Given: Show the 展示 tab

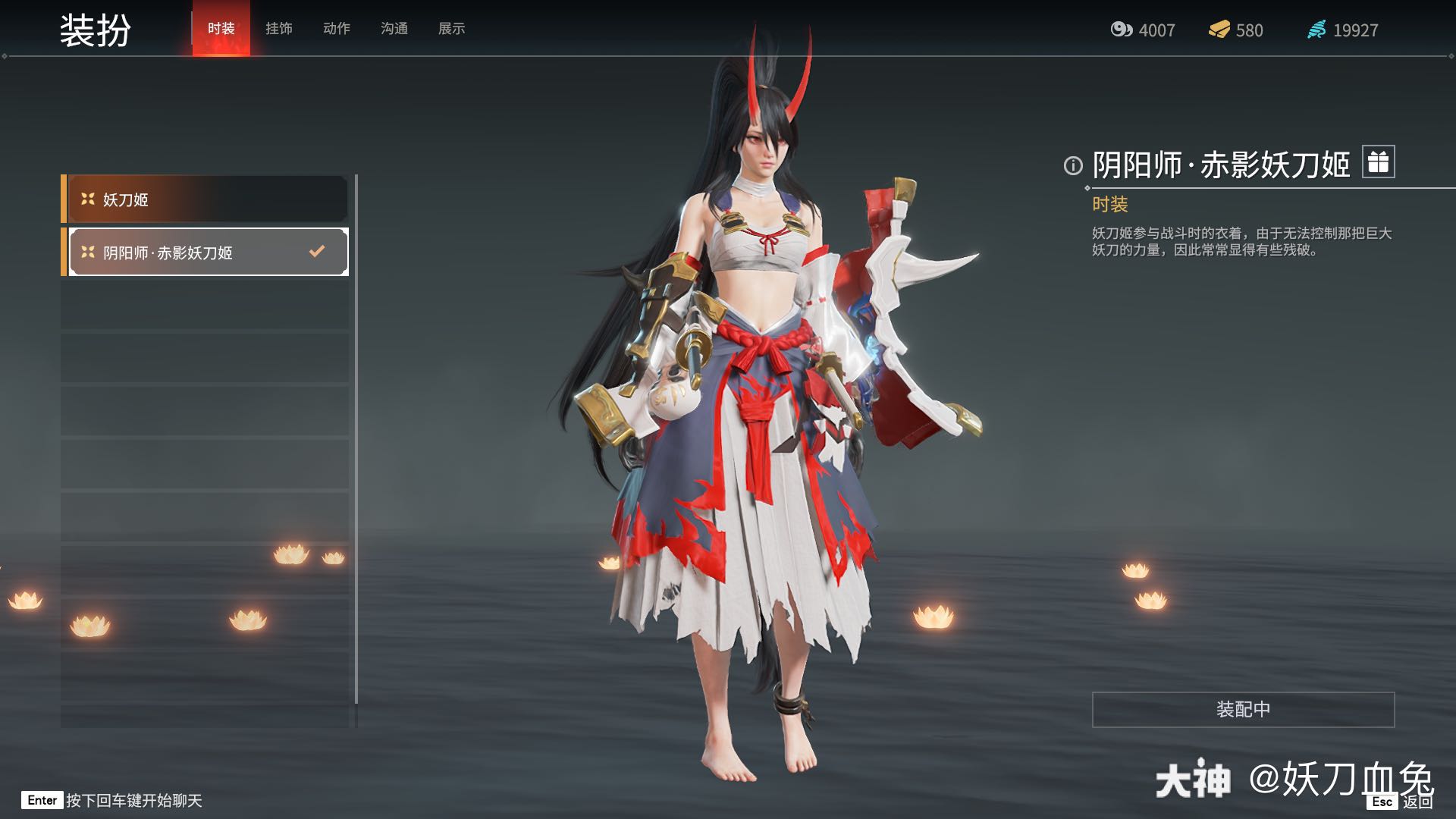Looking at the screenshot, I should 451,29.
